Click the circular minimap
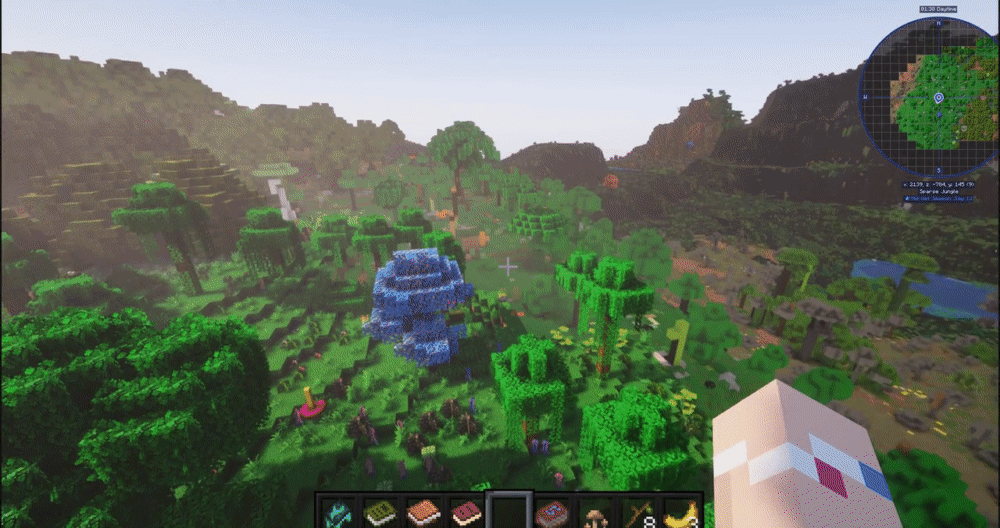The image size is (1000, 528). (x=927, y=96)
